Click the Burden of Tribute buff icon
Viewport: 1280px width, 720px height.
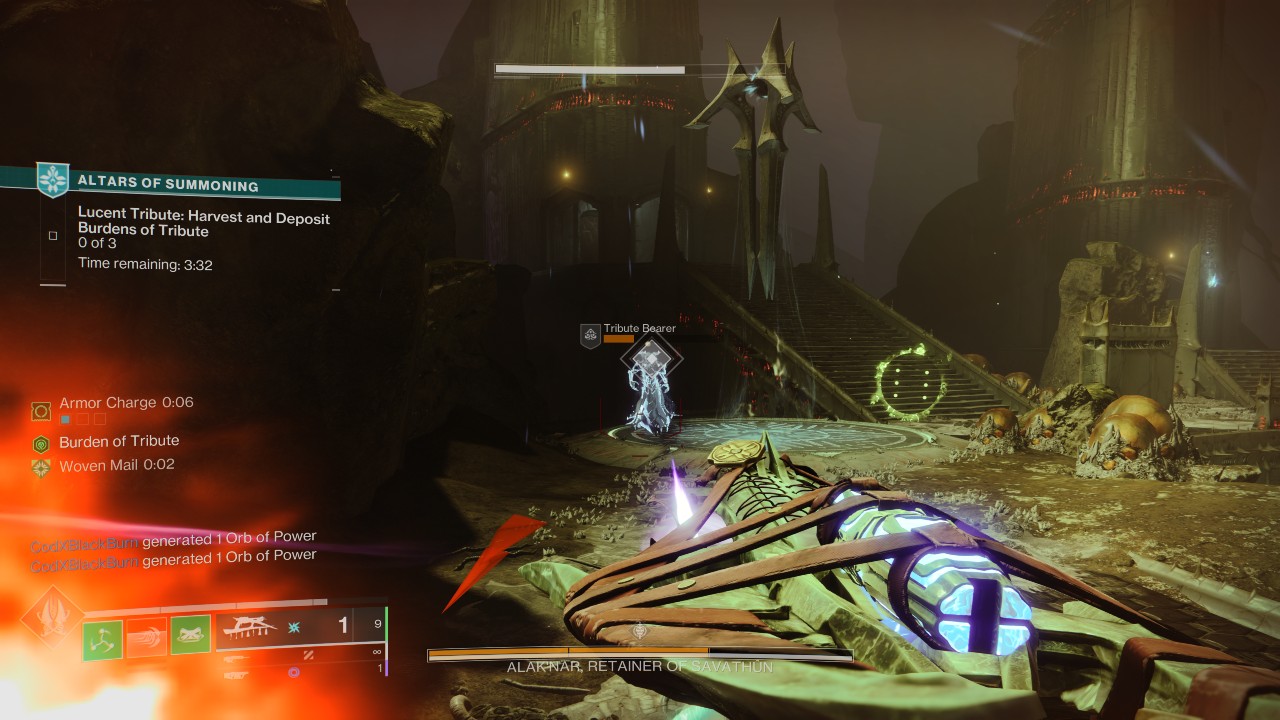point(41,441)
